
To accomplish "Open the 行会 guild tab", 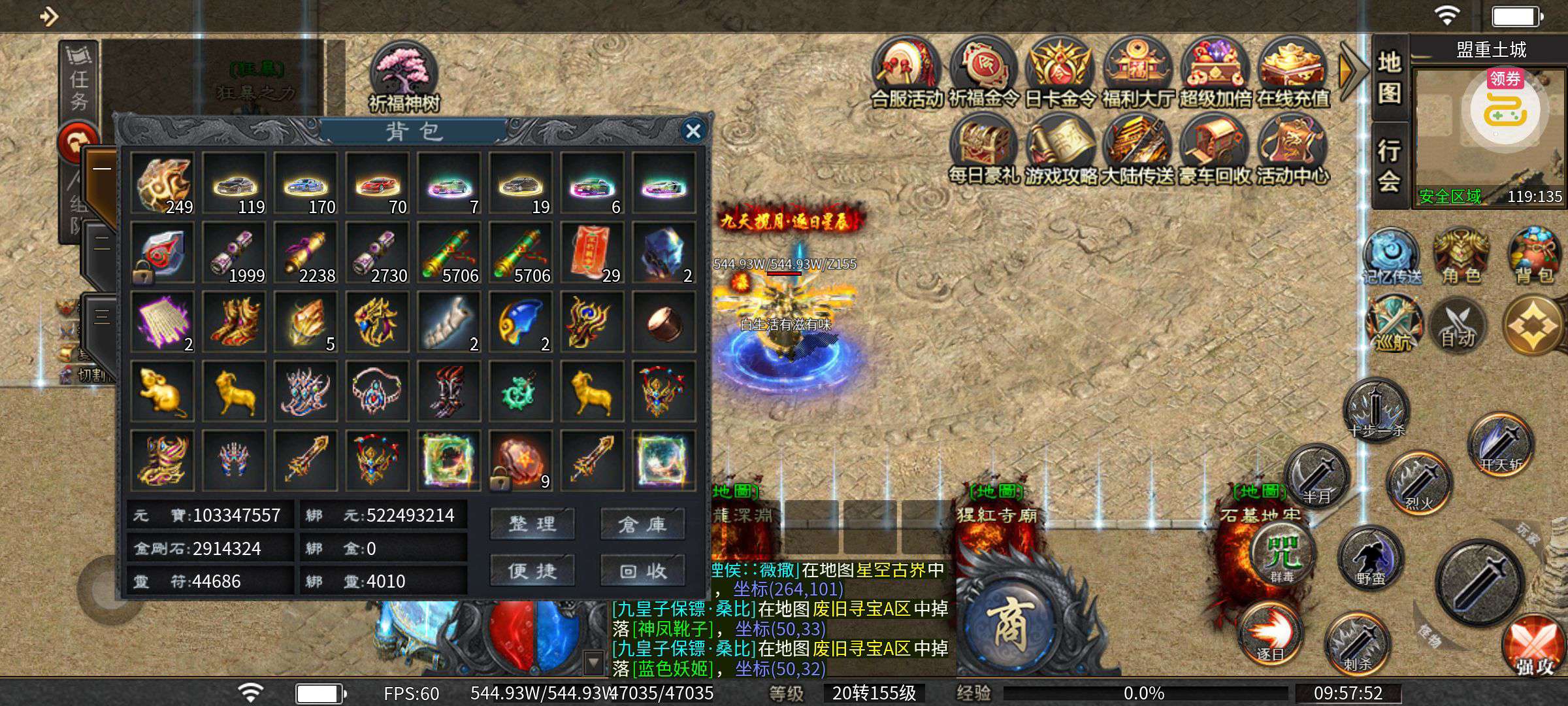I will (x=1390, y=165).
